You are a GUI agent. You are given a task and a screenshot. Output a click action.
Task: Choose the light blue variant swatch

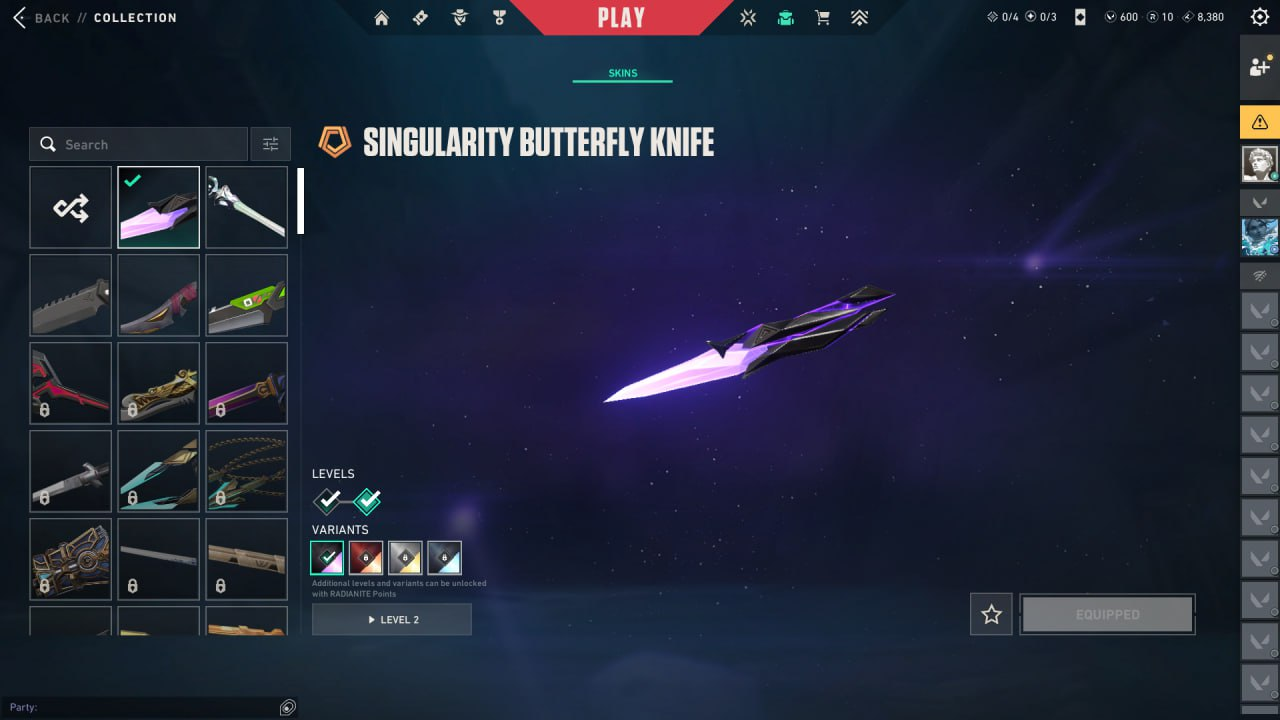pos(444,557)
